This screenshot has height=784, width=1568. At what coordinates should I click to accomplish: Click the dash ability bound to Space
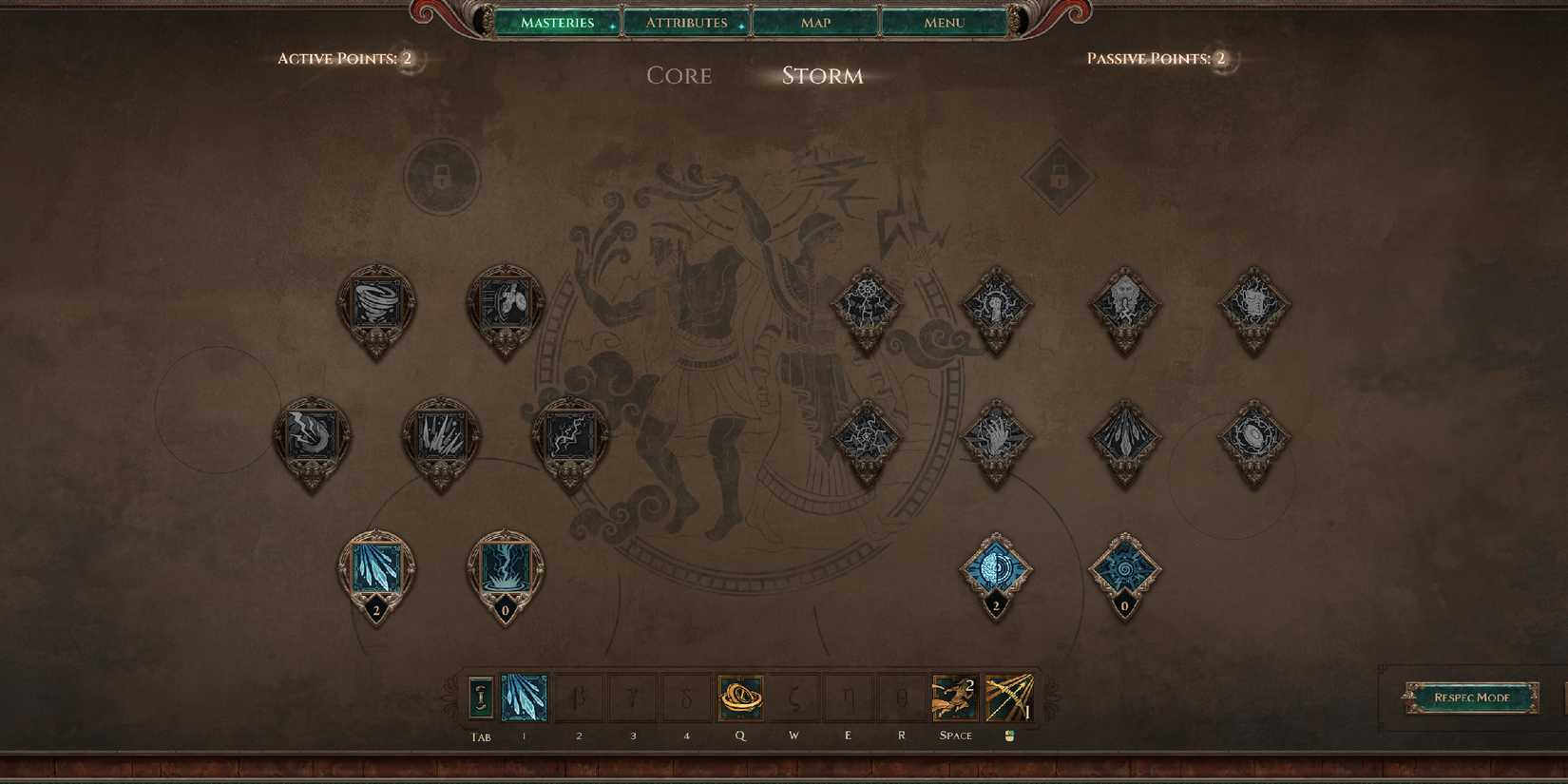tap(955, 696)
